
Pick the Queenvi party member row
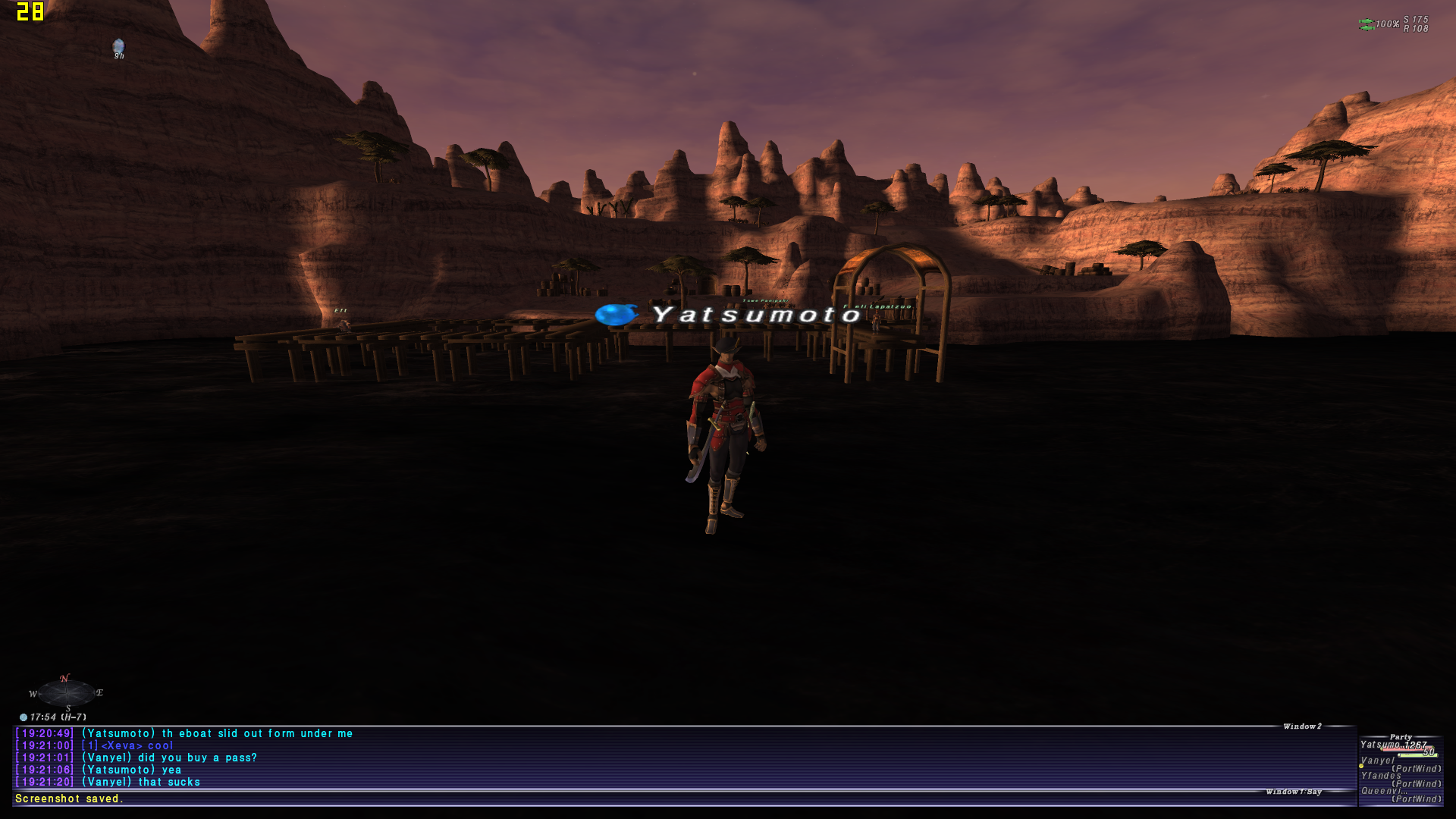[x=1384, y=791]
